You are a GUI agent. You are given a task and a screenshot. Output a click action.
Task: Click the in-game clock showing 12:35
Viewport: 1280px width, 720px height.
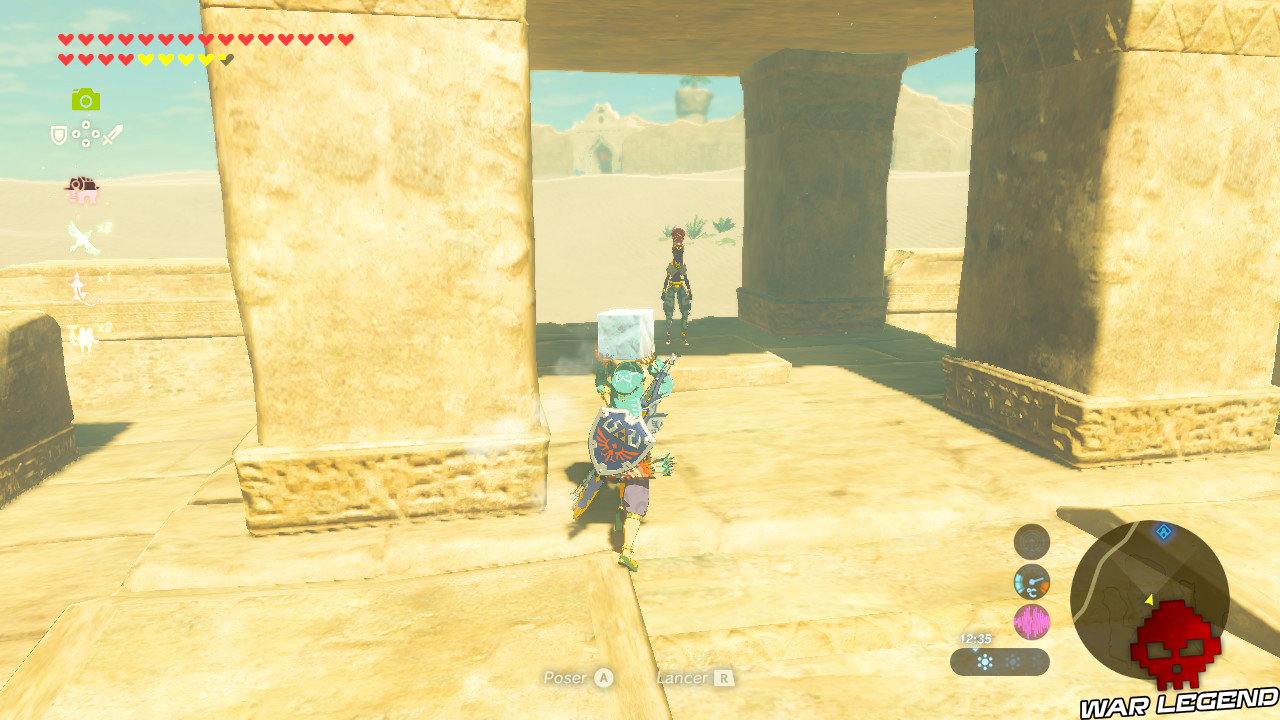pyautogui.click(x=975, y=638)
